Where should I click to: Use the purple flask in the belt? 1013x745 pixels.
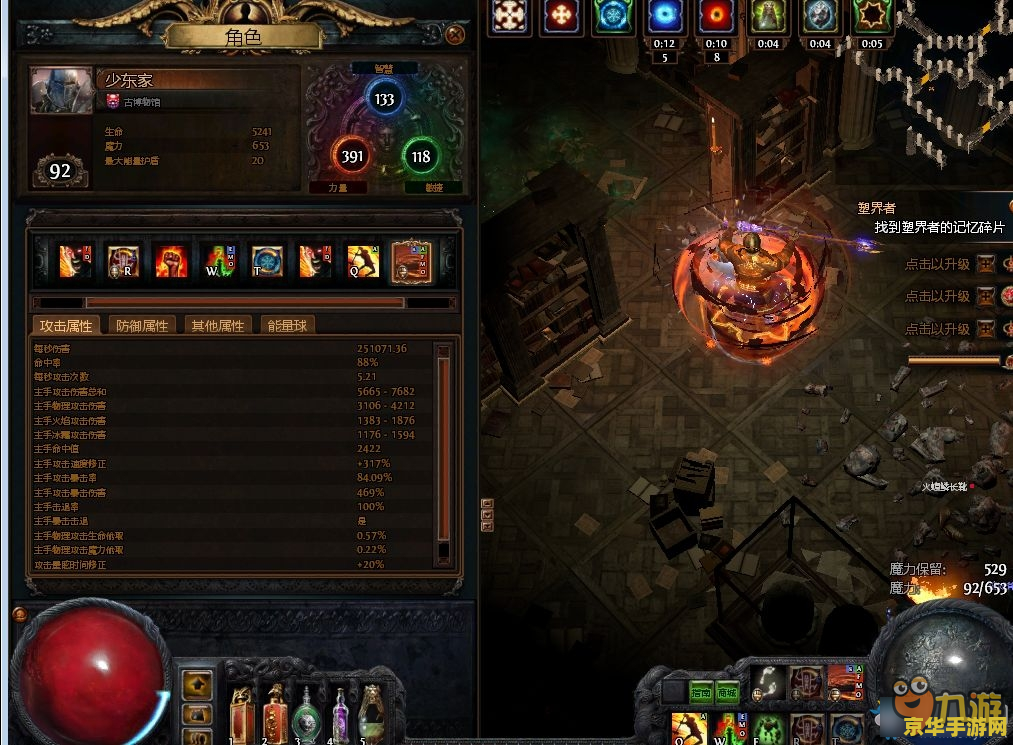click(340, 712)
